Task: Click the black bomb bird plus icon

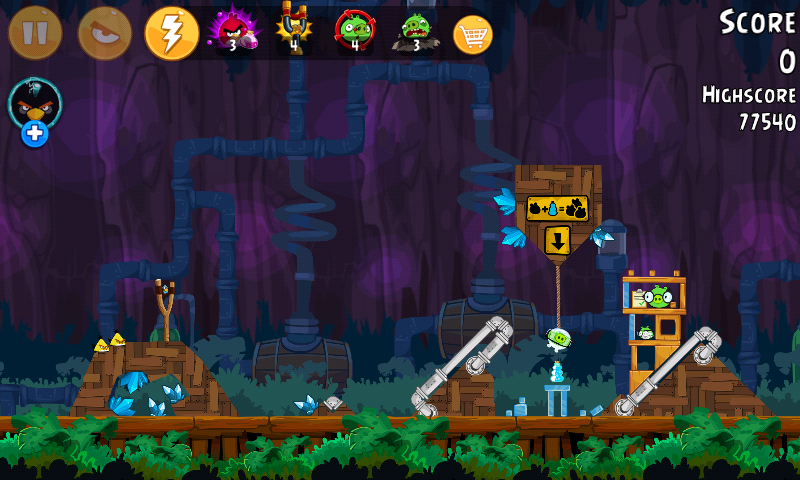Action: point(35,134)
